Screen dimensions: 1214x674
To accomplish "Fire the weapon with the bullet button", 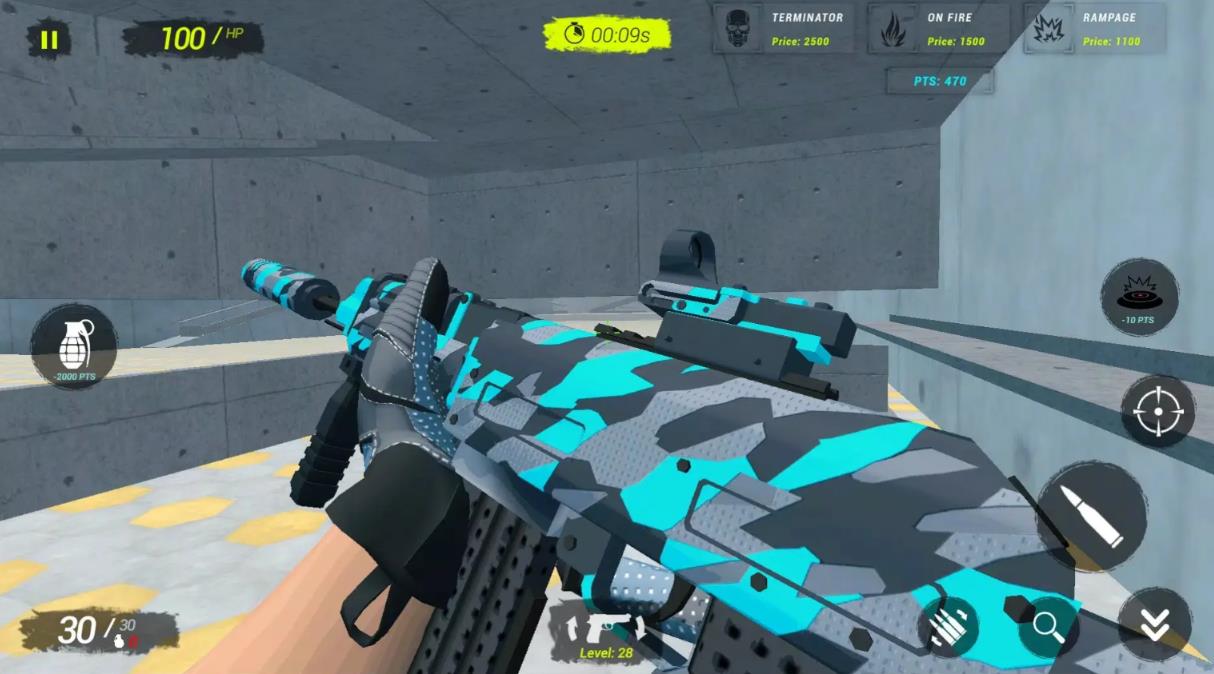I will pyautogui.click(x=1091, y=516).
